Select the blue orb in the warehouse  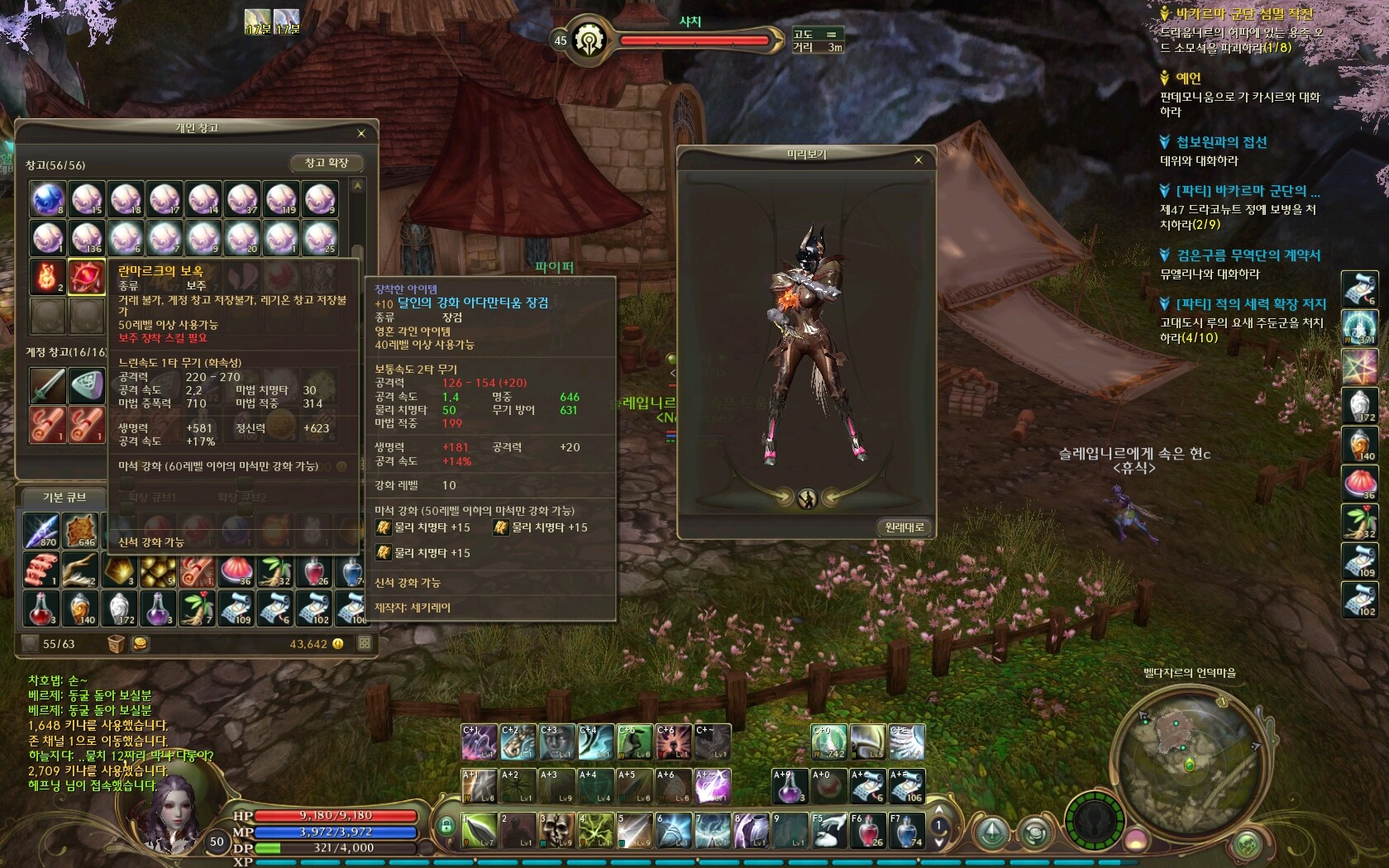(x=48, y=199)
